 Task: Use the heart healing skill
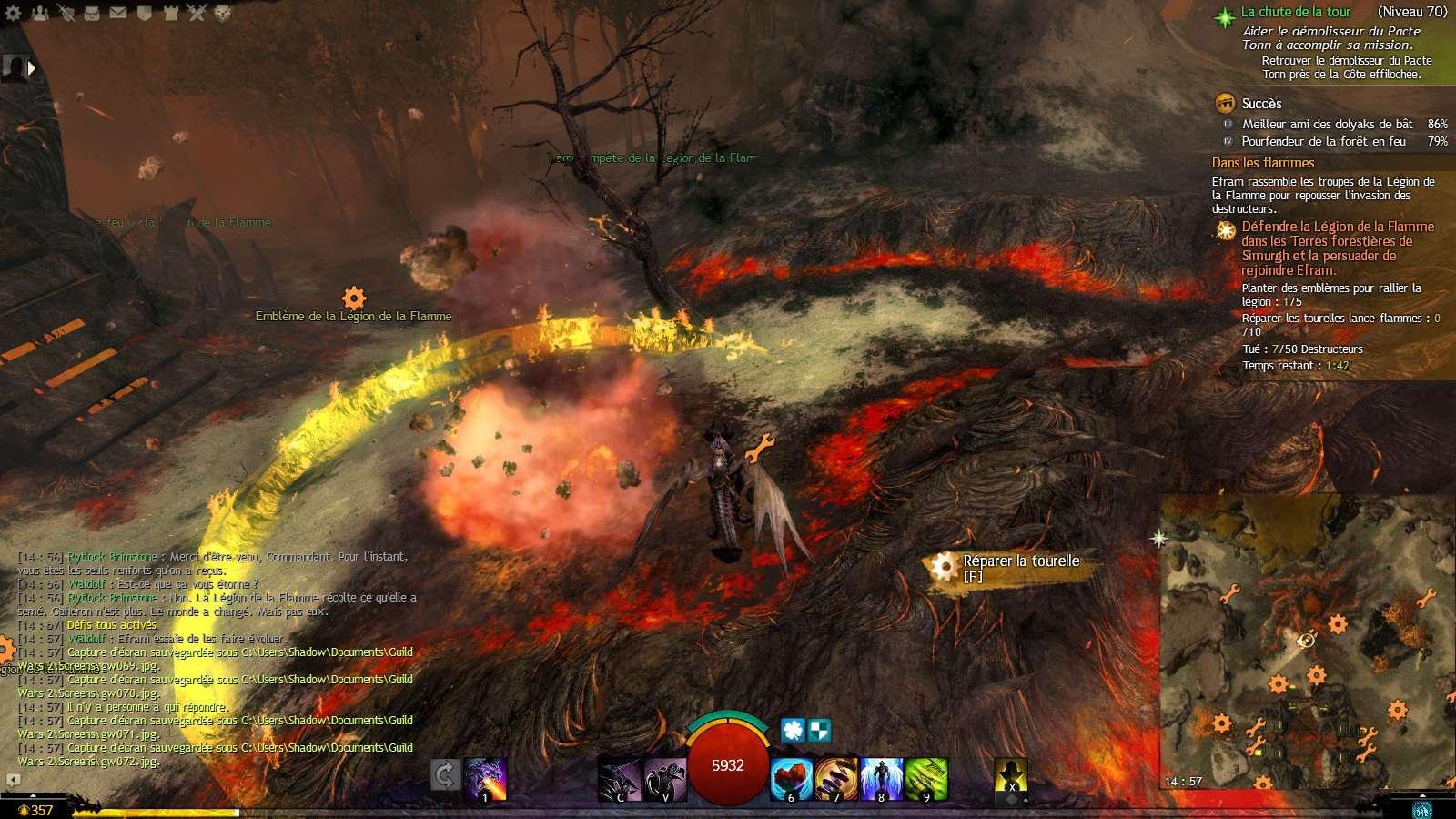click(792, 779)
